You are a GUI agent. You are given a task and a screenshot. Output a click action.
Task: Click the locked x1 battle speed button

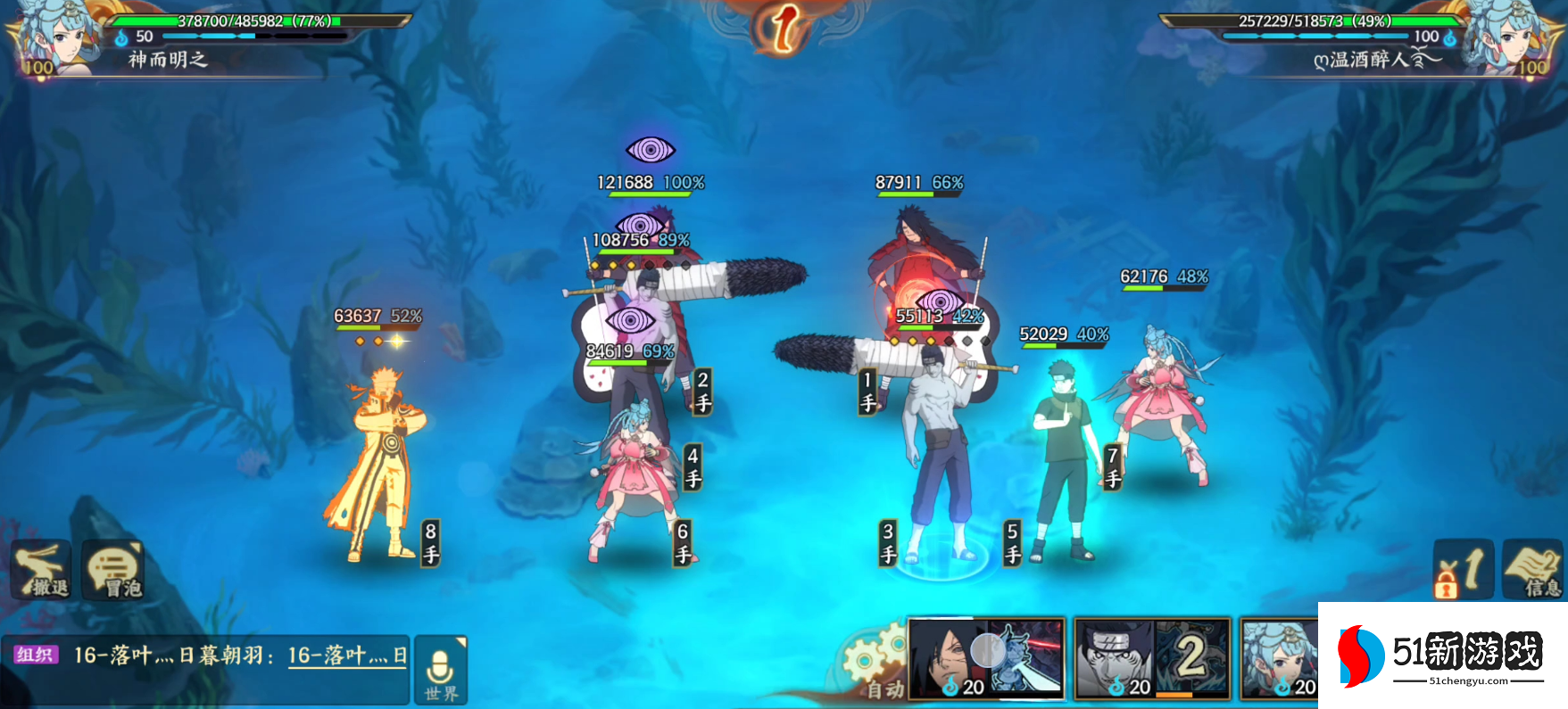coord(1464,570)
